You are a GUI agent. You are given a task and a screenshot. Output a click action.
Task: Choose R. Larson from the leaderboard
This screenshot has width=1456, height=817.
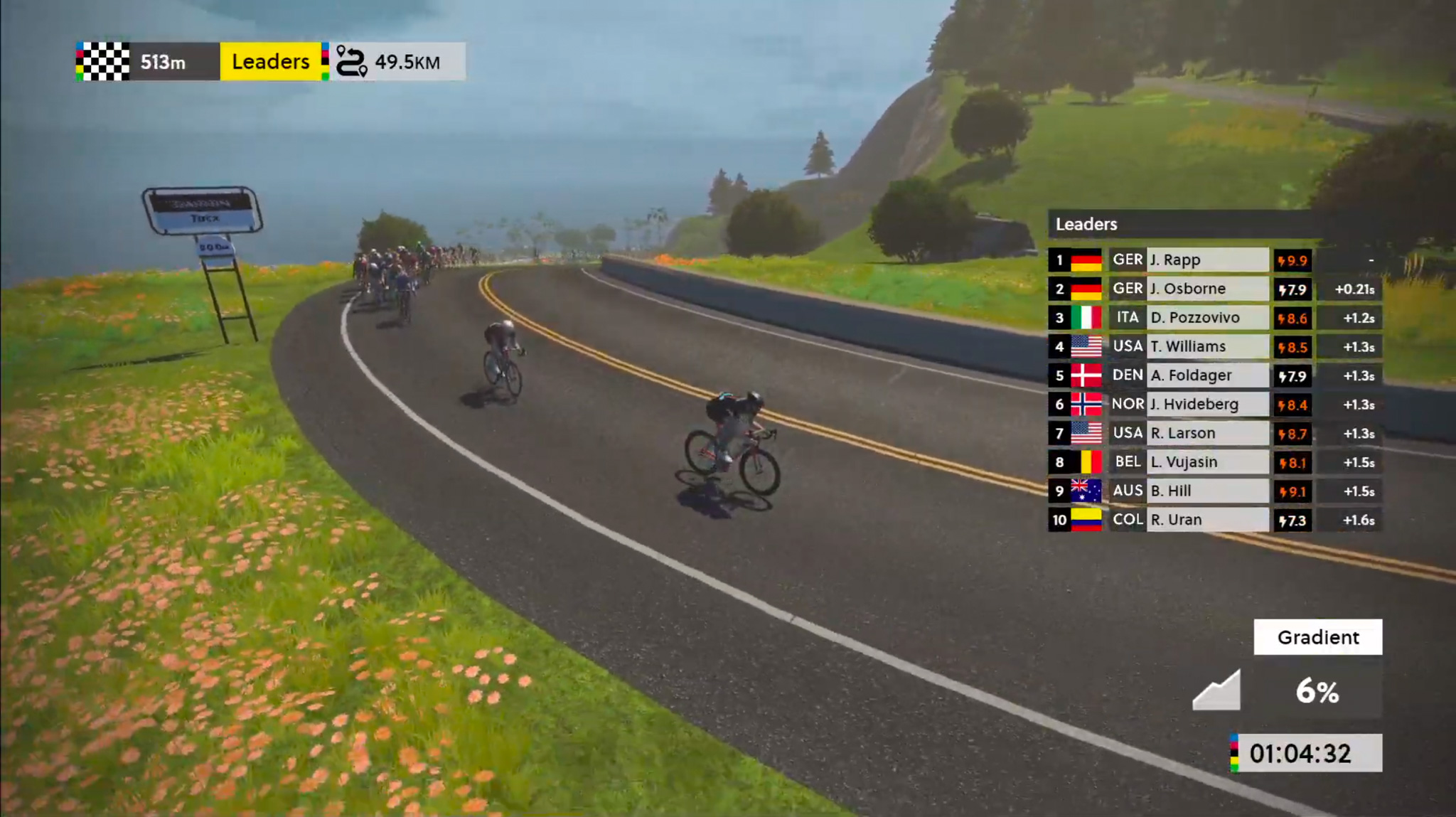[1207, 433]
